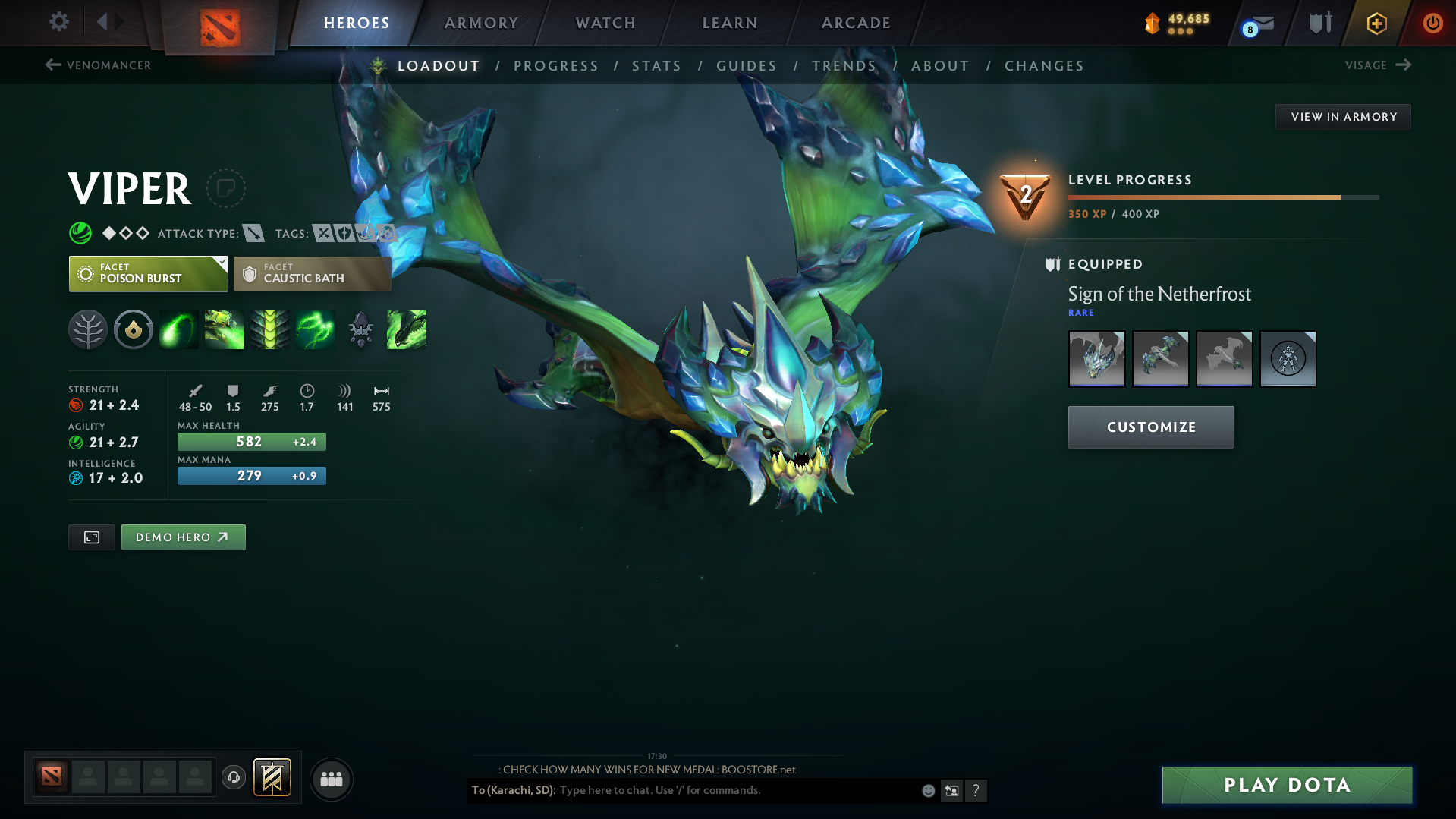This screenshot has height=819, width=1456.
Task: Switch to the STATS tab
Action: click(x=656, y=65)
